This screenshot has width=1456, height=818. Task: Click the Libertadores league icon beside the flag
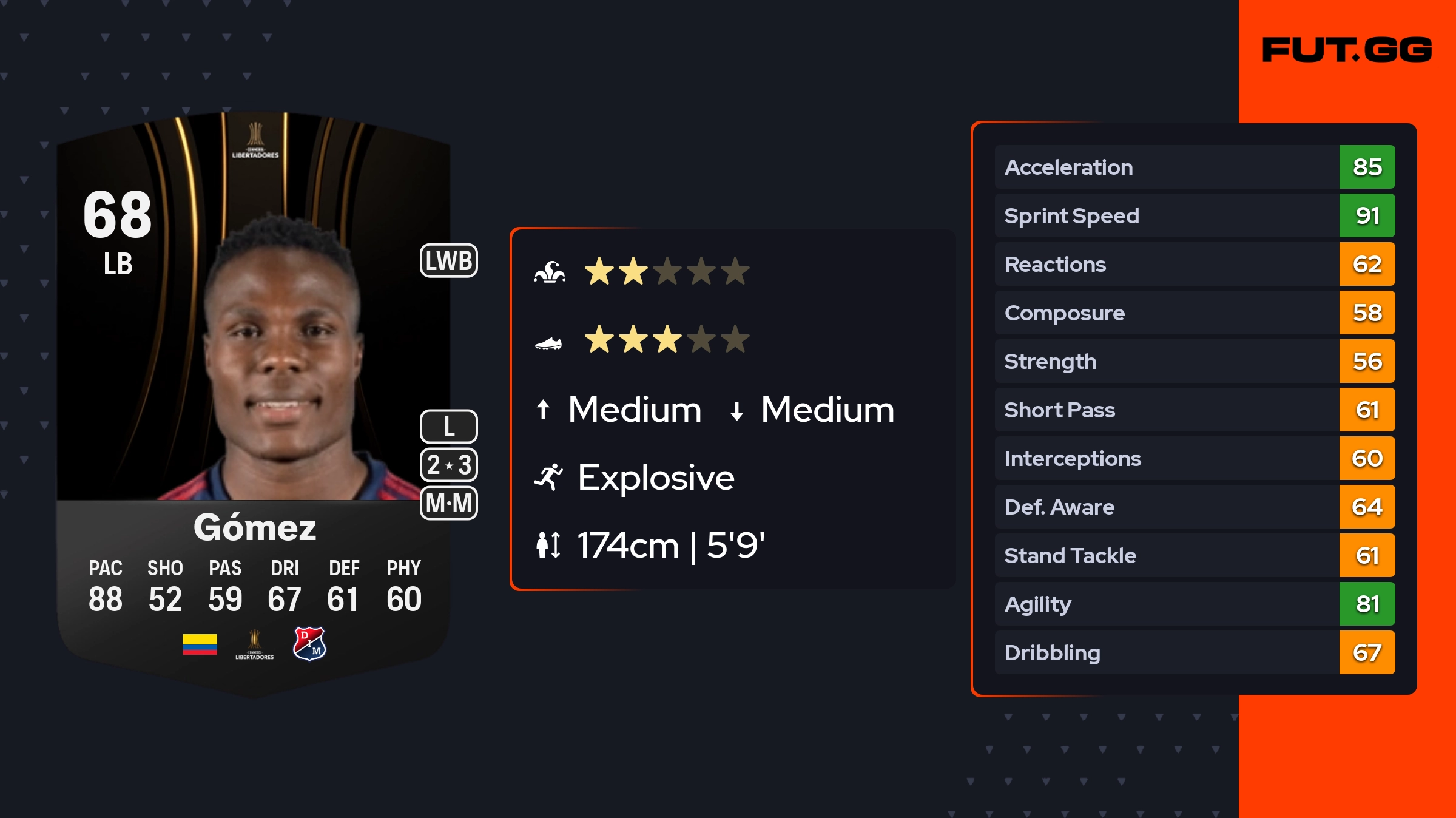[255, 644]
